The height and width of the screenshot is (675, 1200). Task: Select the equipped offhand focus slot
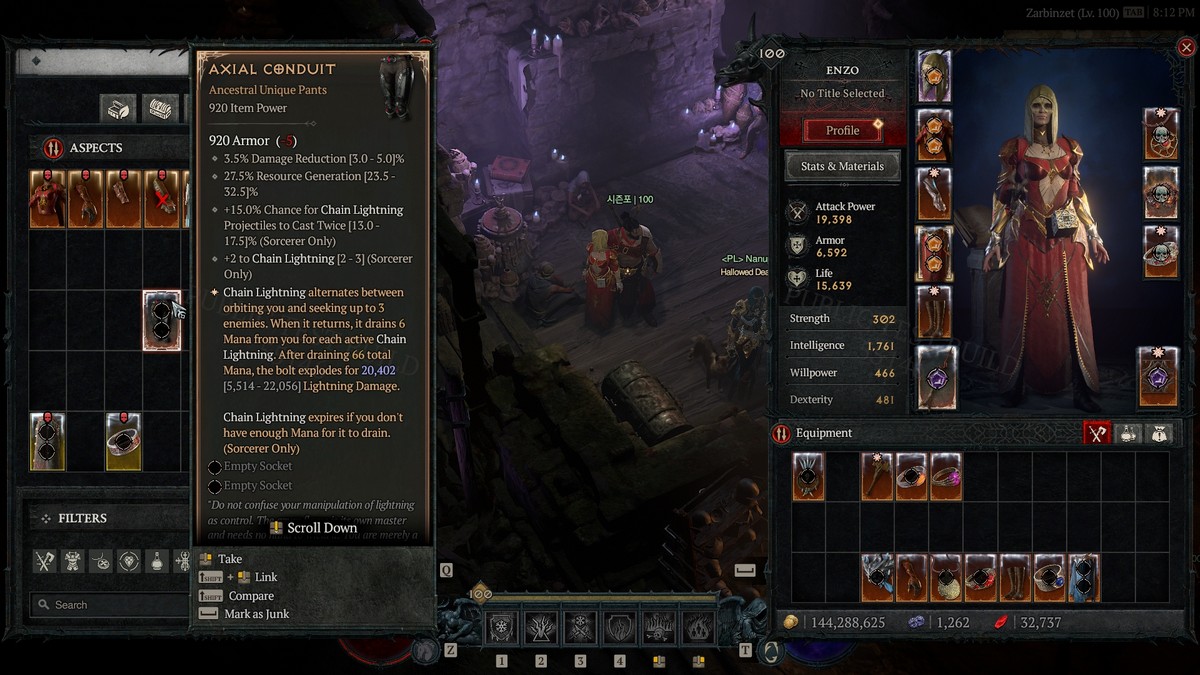(1158, 377)
